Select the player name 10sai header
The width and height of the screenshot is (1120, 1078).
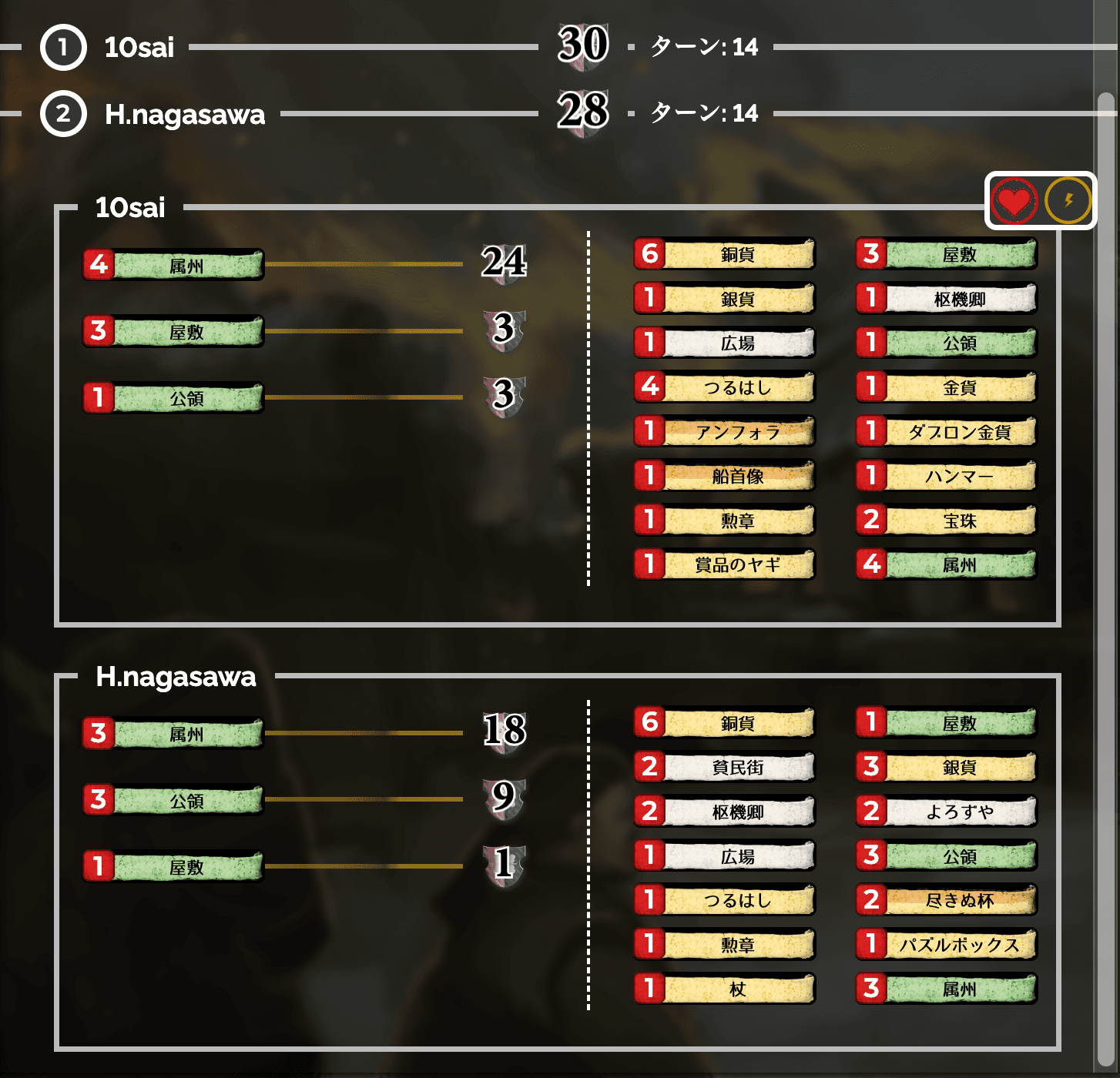pyautogui.click(x=129, y=206)
